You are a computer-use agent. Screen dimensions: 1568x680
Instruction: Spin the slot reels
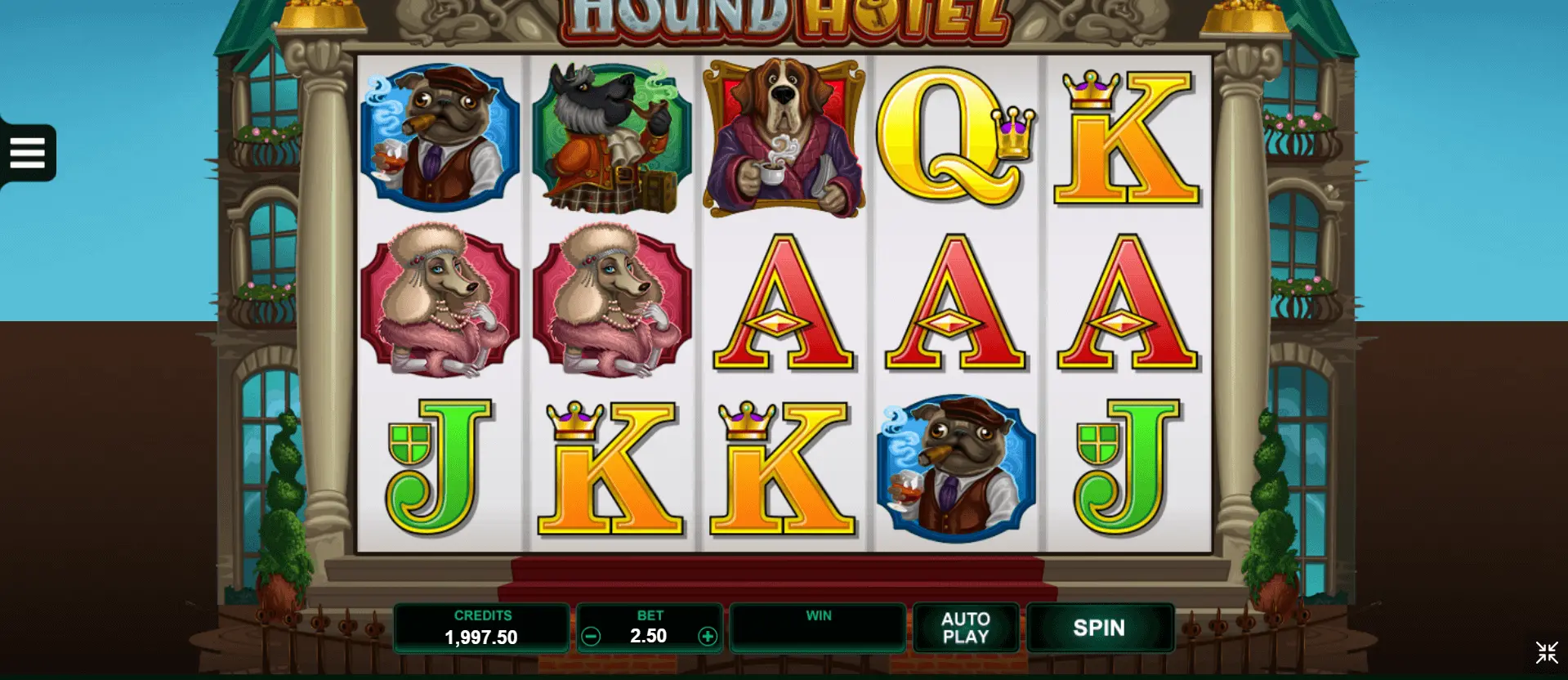(x=1099, y=628)
